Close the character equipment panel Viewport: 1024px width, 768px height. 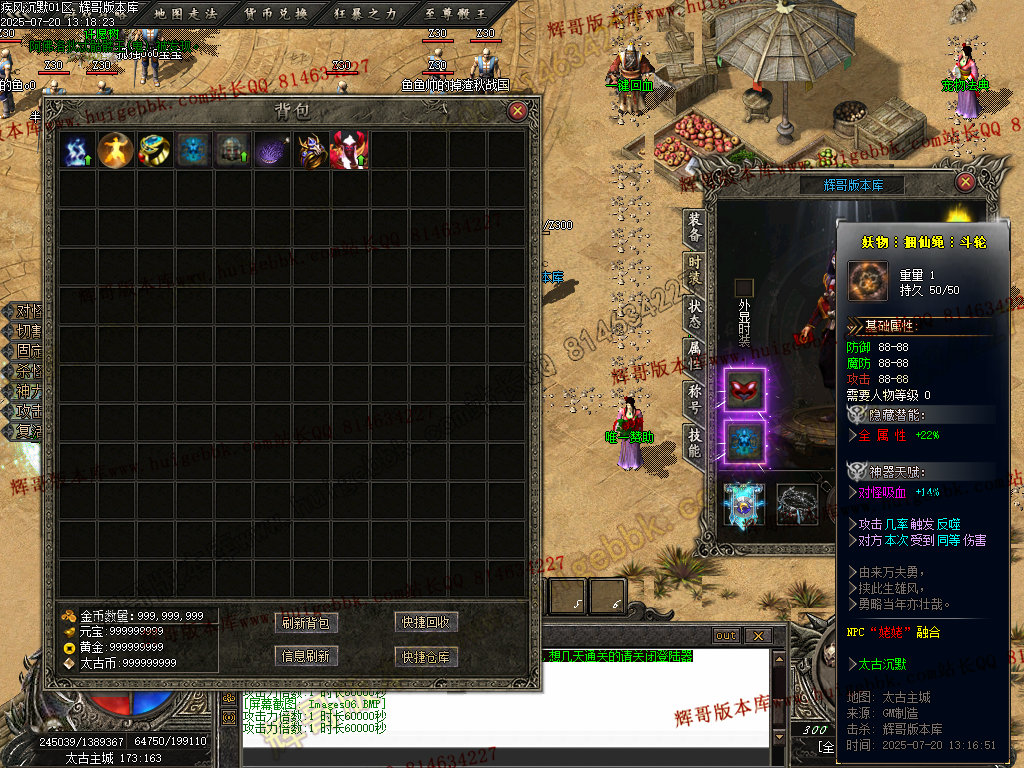(x=965, y=182)
